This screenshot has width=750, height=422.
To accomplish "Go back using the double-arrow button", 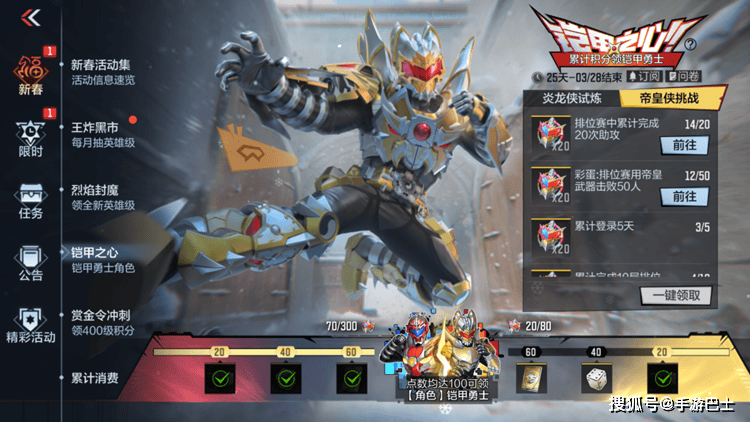I will click(x=31, y=17).
